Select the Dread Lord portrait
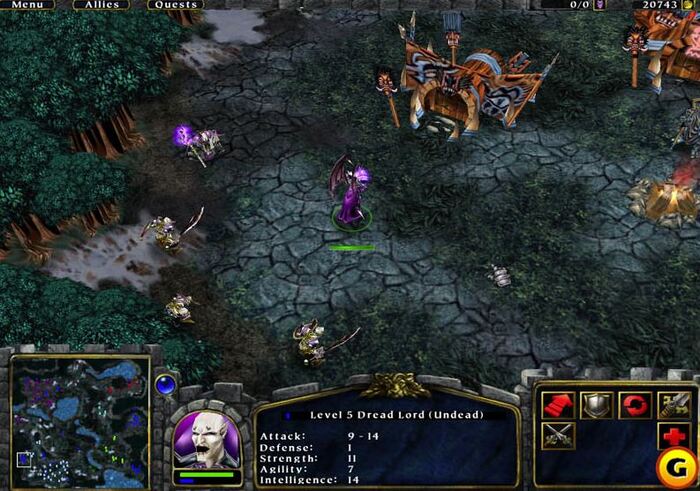The height and width of the screenshot is (491, 700). (206, 438)
